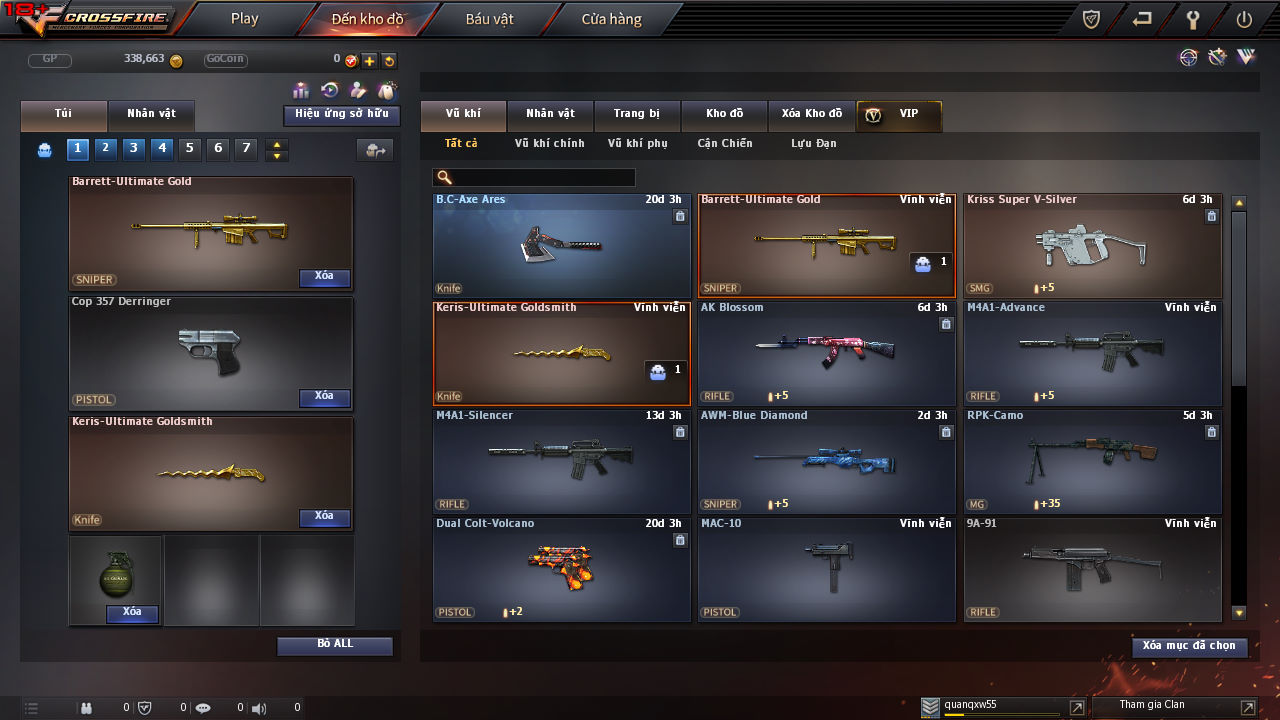Image resolution: width=1280 pixels, height=720 pixels.
Task: Filter by Vũ khí chính
Action: pyautogui.click(x=549, y=144)
